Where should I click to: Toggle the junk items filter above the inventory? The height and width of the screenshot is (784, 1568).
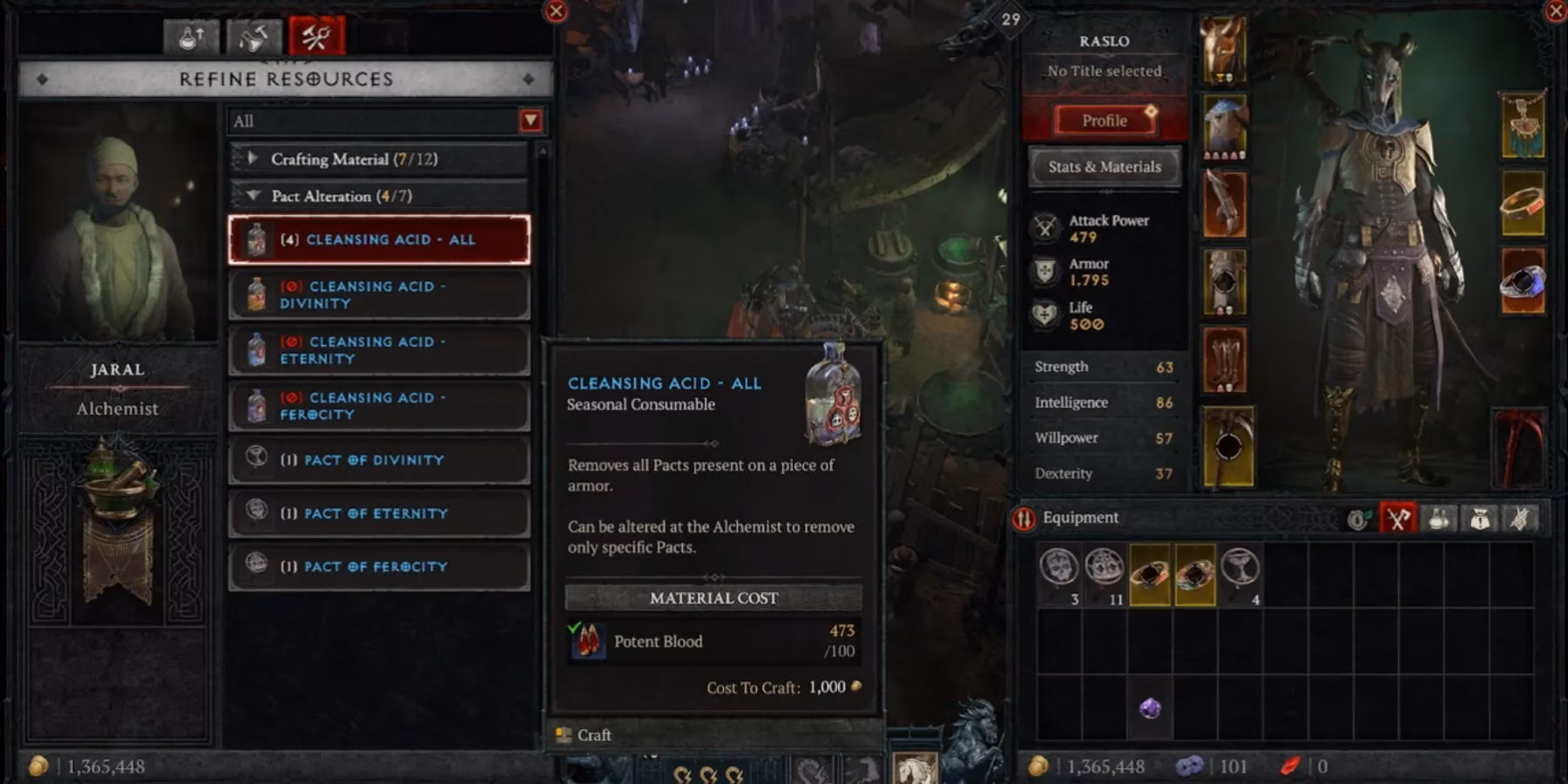pos(1518,518)
